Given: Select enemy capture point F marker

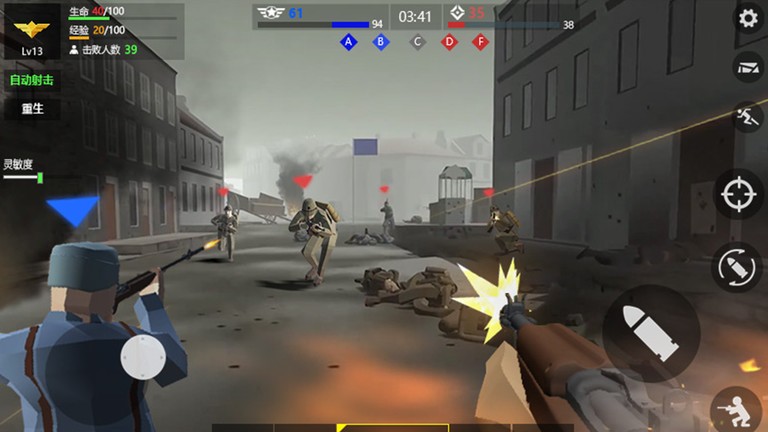Looking at the screenshot, I should 481,42.
